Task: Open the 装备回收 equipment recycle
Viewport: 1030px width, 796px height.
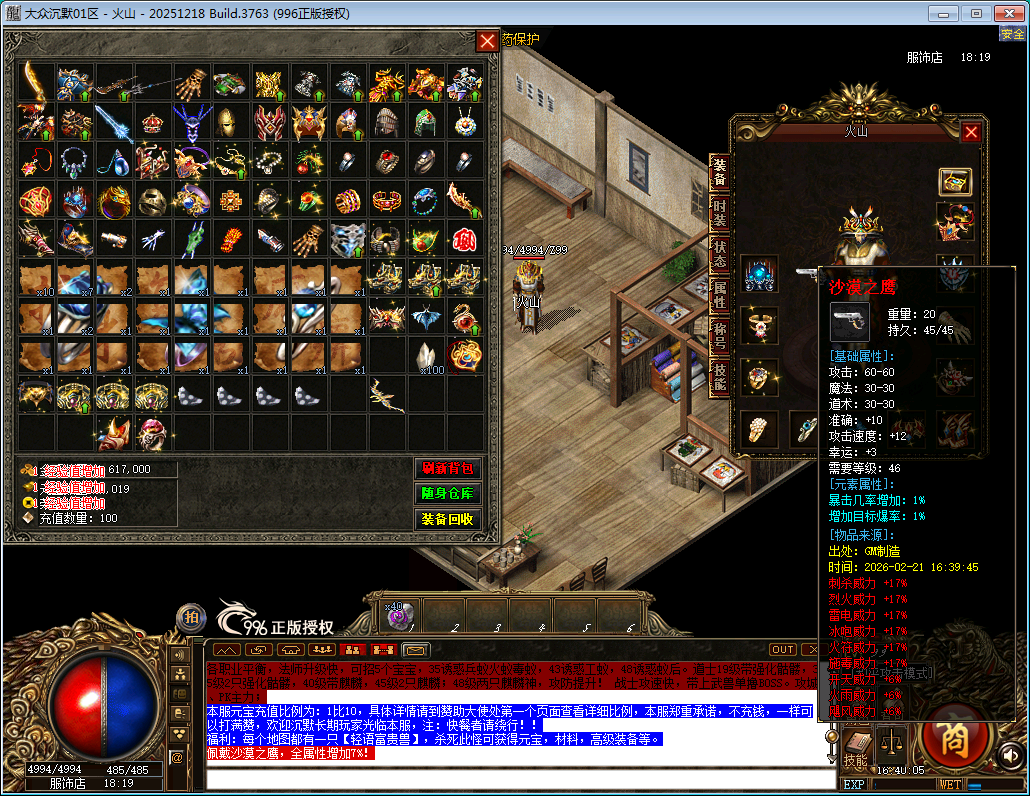Action: tap(447, 520)
